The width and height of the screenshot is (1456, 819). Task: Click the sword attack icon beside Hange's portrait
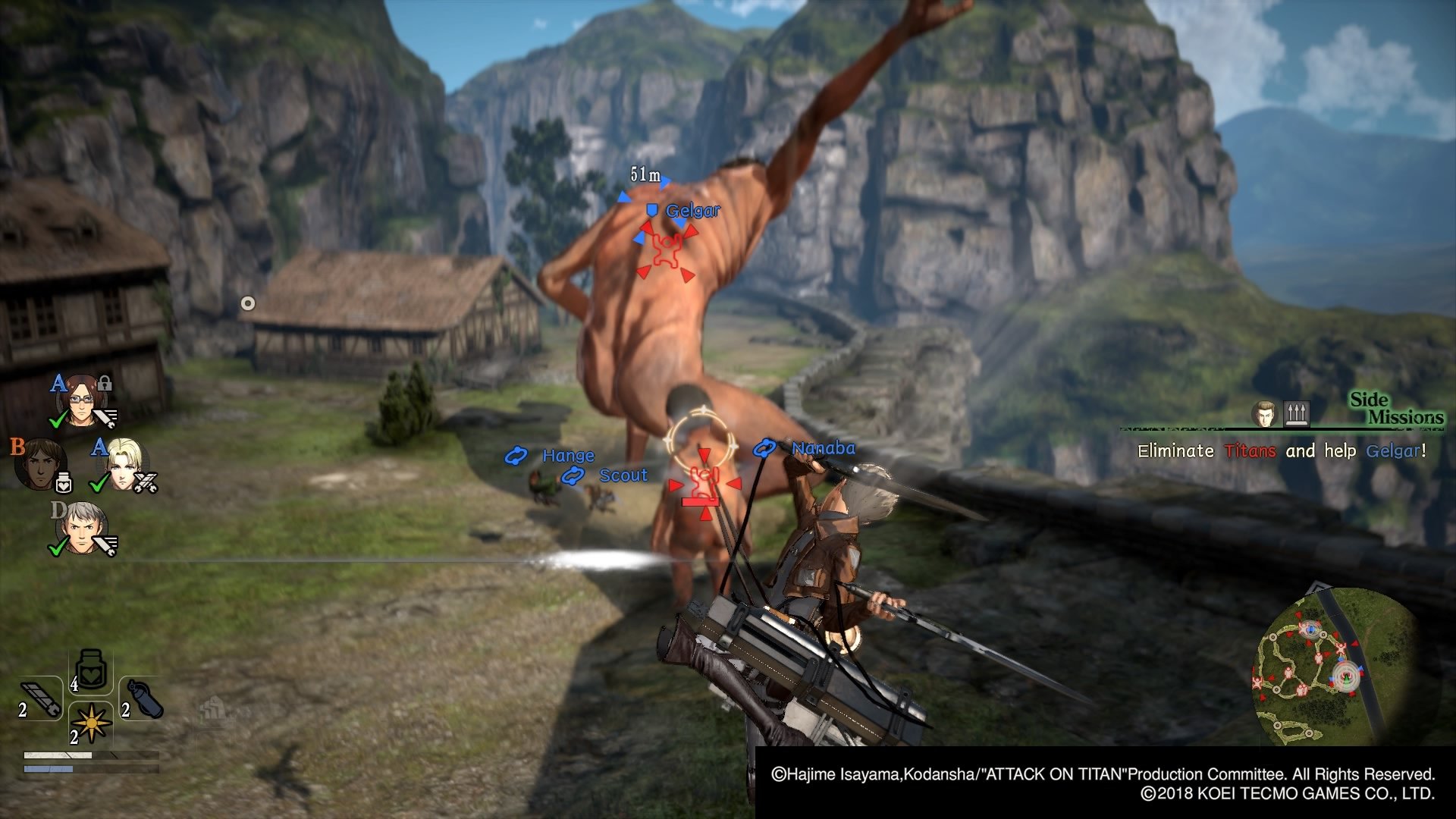click(x=106, y=418)
